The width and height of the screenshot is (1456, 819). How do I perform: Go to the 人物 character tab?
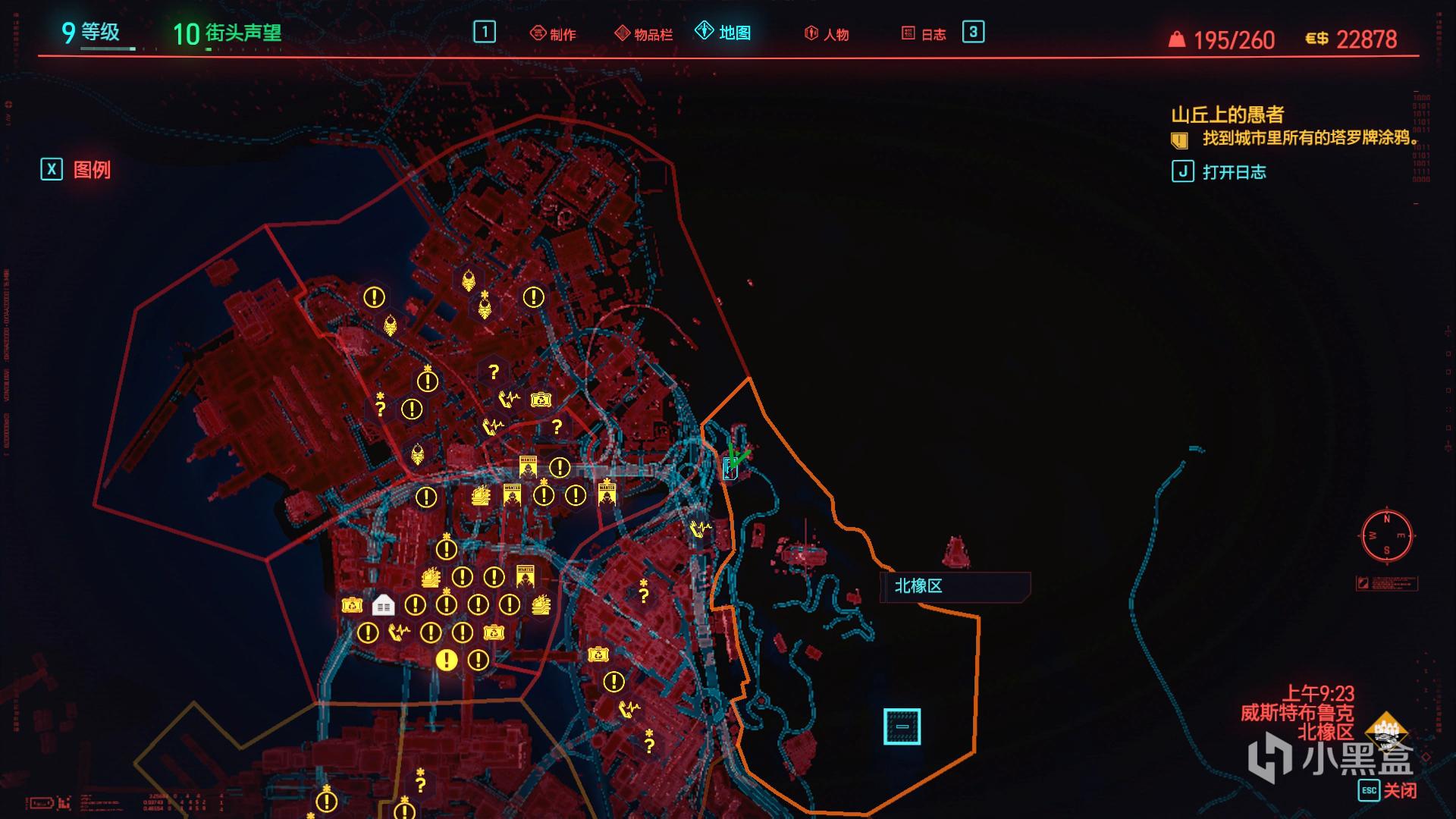pos(827,34)
